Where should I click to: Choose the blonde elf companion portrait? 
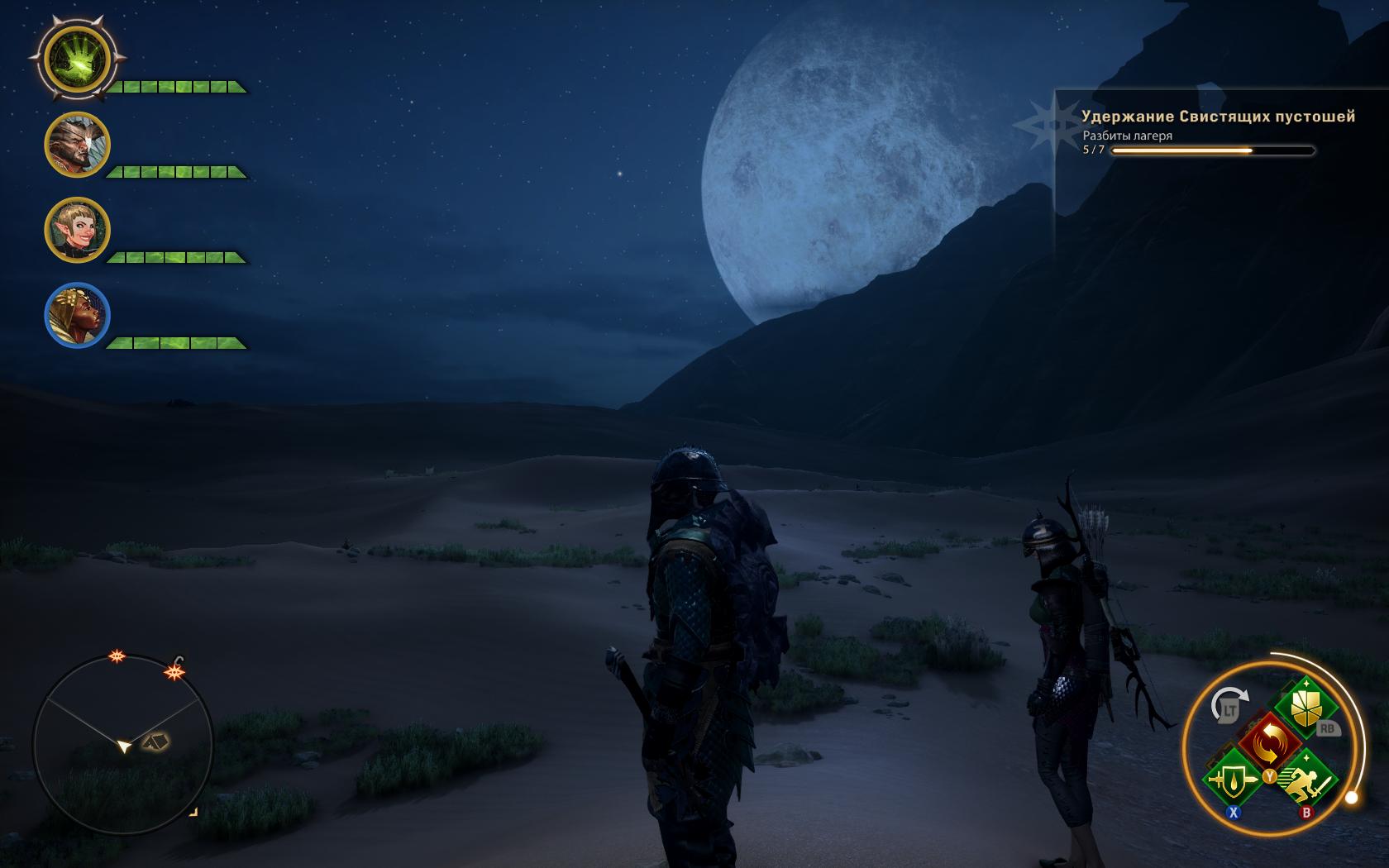(x=77, y=231)
